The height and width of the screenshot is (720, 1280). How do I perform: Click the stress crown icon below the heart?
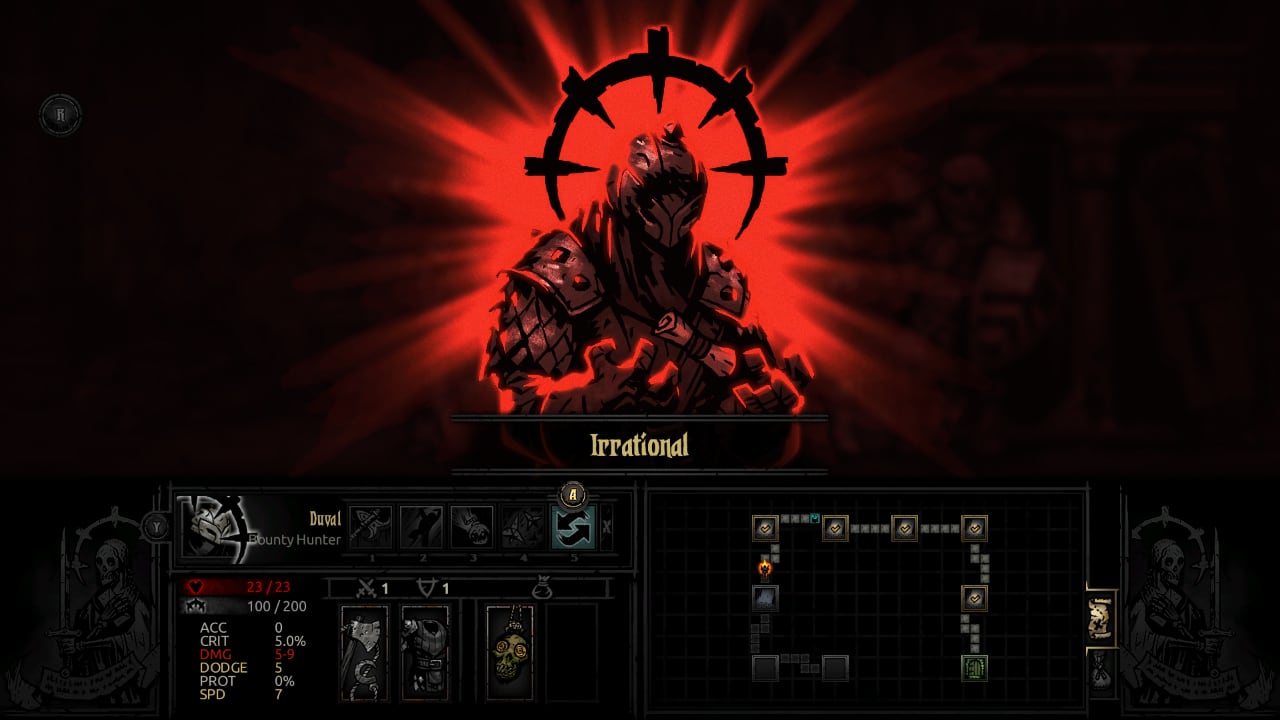pyautogui.click(x=197, y=608)
